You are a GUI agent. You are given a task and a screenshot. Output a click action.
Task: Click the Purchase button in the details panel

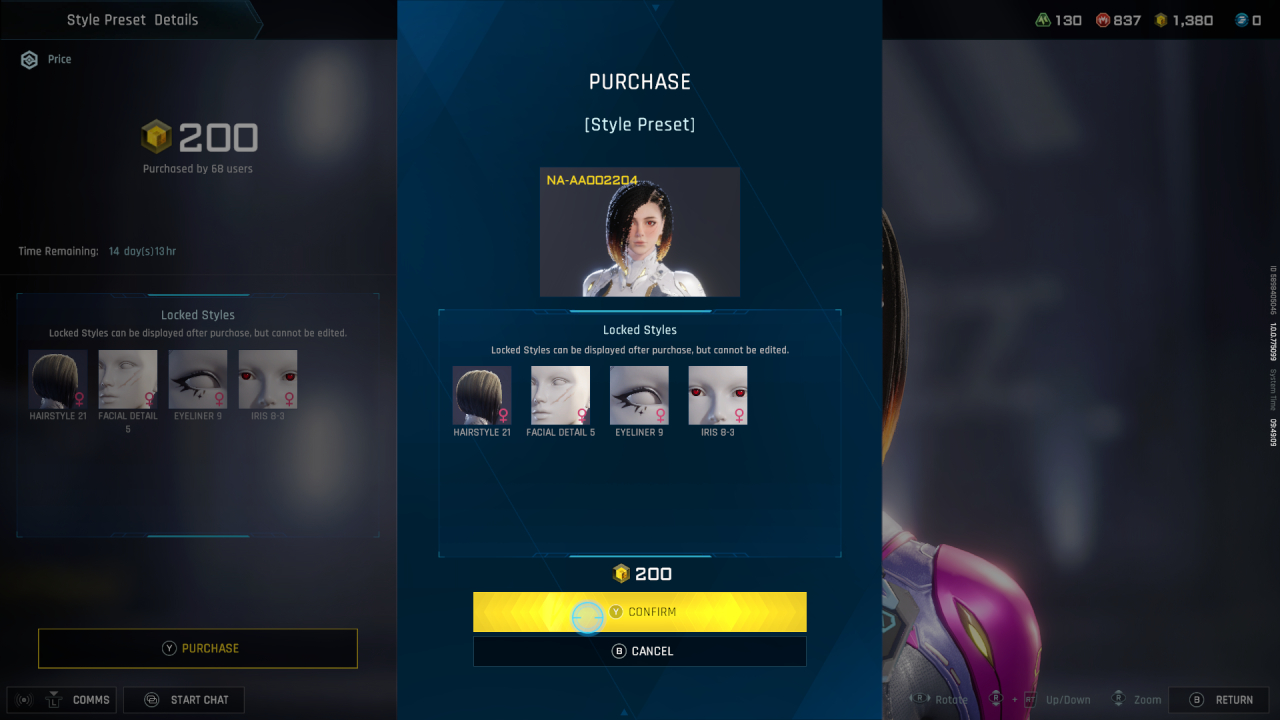point(198,648)
